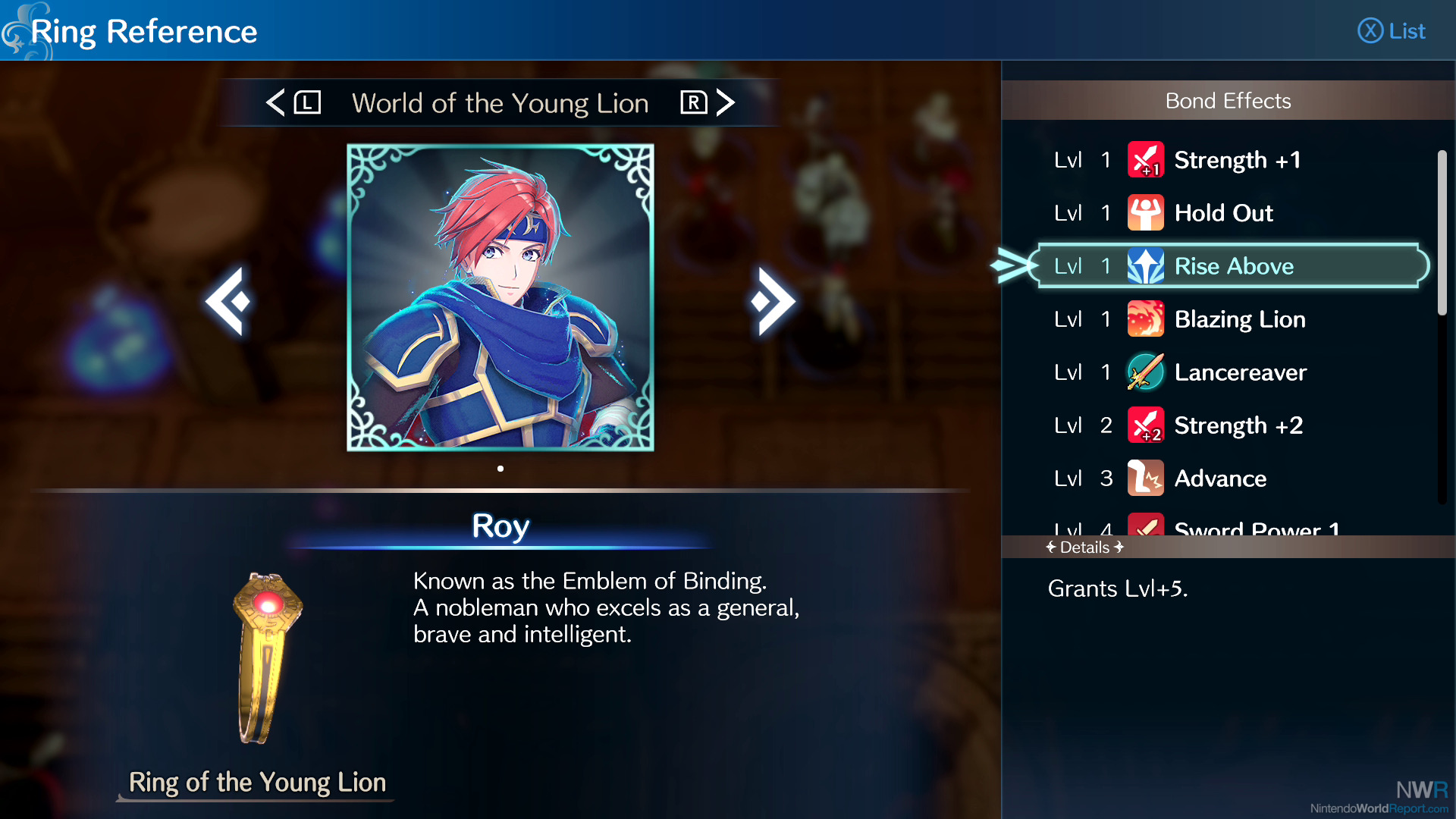
Task: Go to the next emblem with the large right arrow
Action: pyautogui.click(x=772, y=301)
